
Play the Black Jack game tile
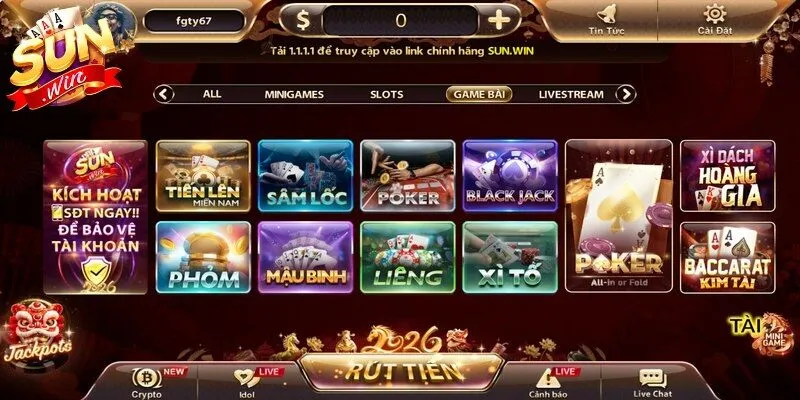(509, 175)
